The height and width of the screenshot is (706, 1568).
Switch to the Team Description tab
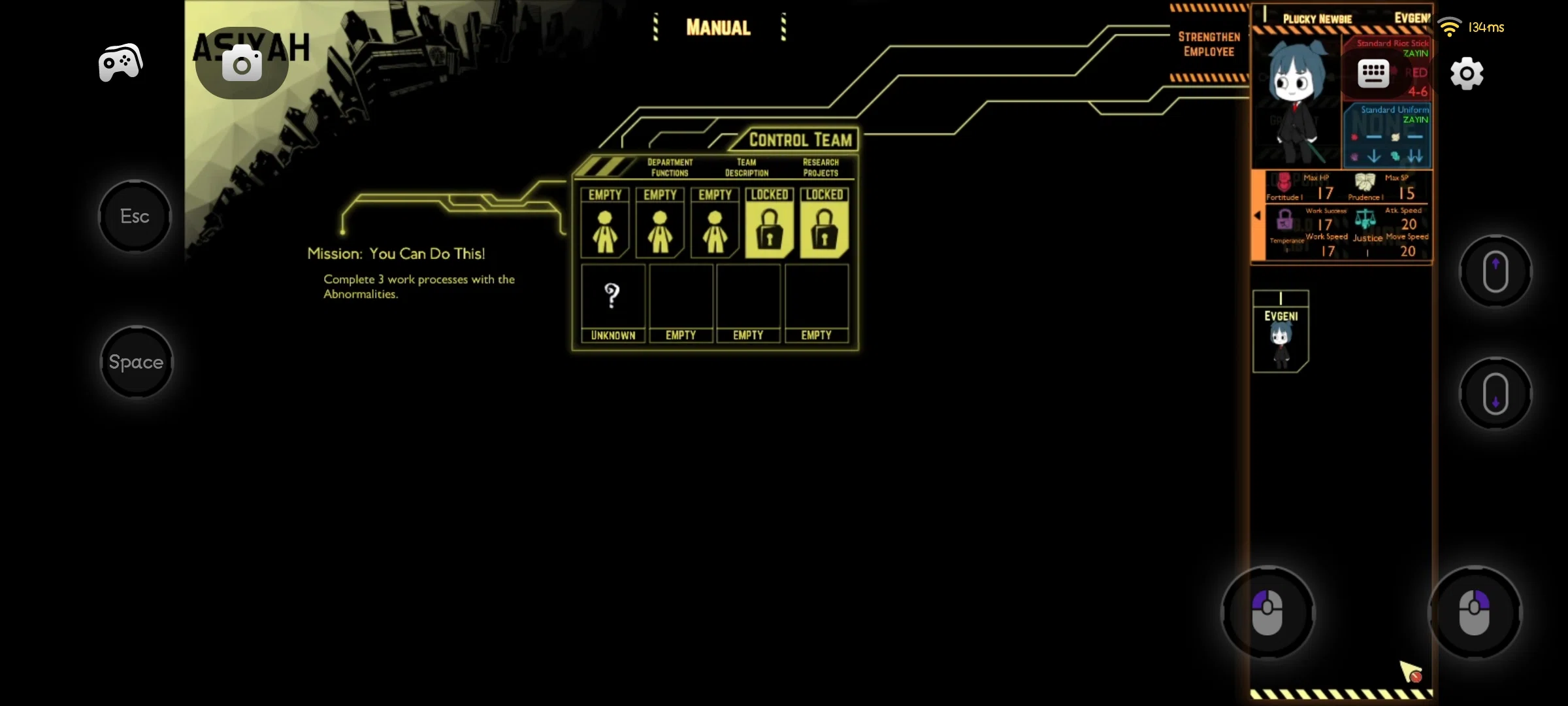click(x=746, y=167)
